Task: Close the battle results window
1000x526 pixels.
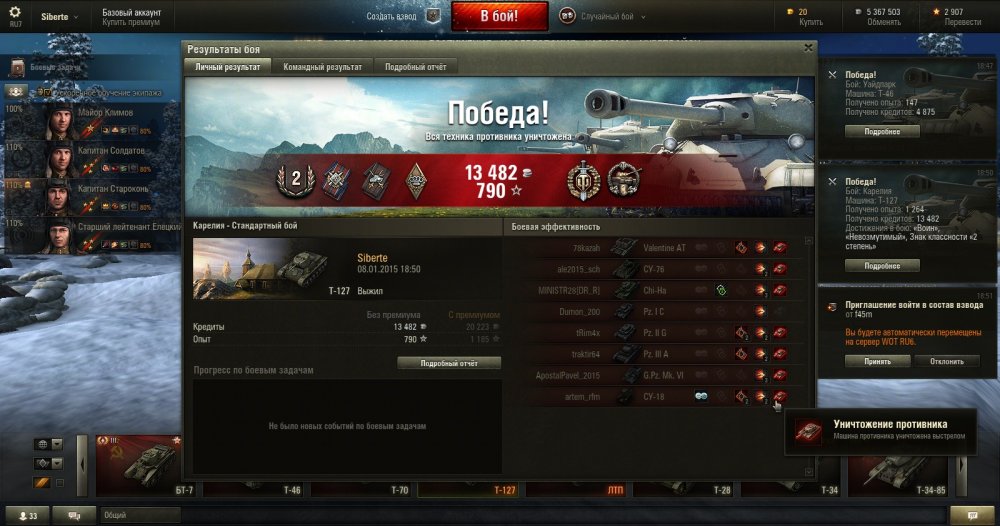Action: (x=808, y=47)
